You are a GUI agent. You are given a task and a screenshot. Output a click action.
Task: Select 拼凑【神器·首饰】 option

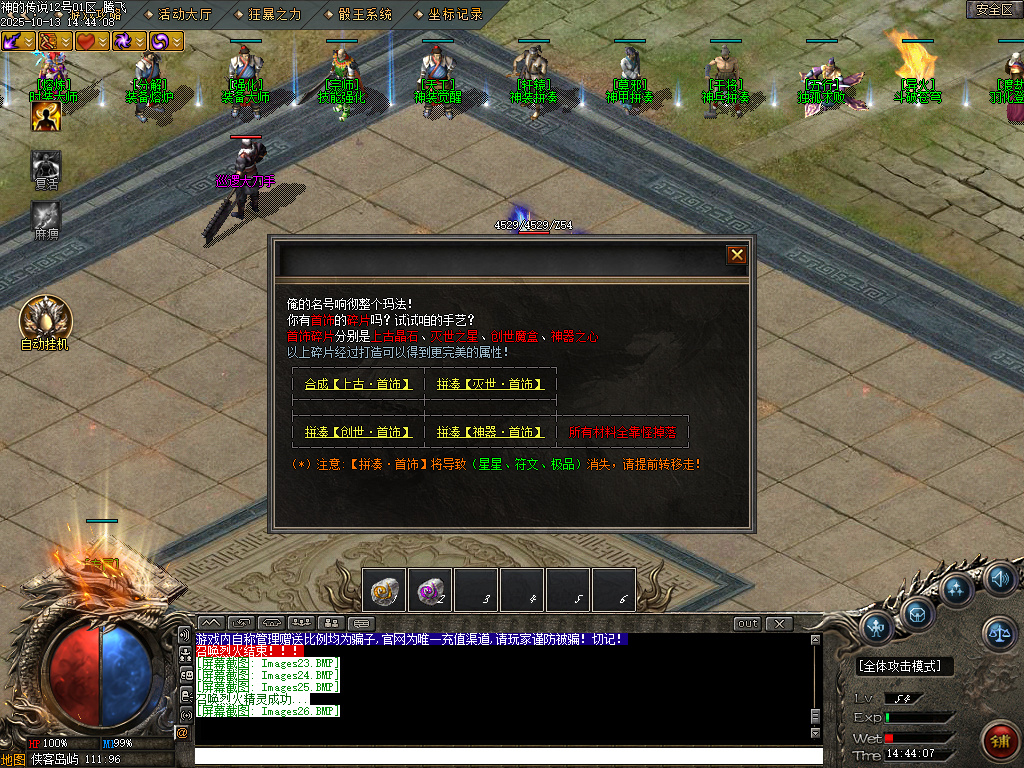[x=490, y=432]
